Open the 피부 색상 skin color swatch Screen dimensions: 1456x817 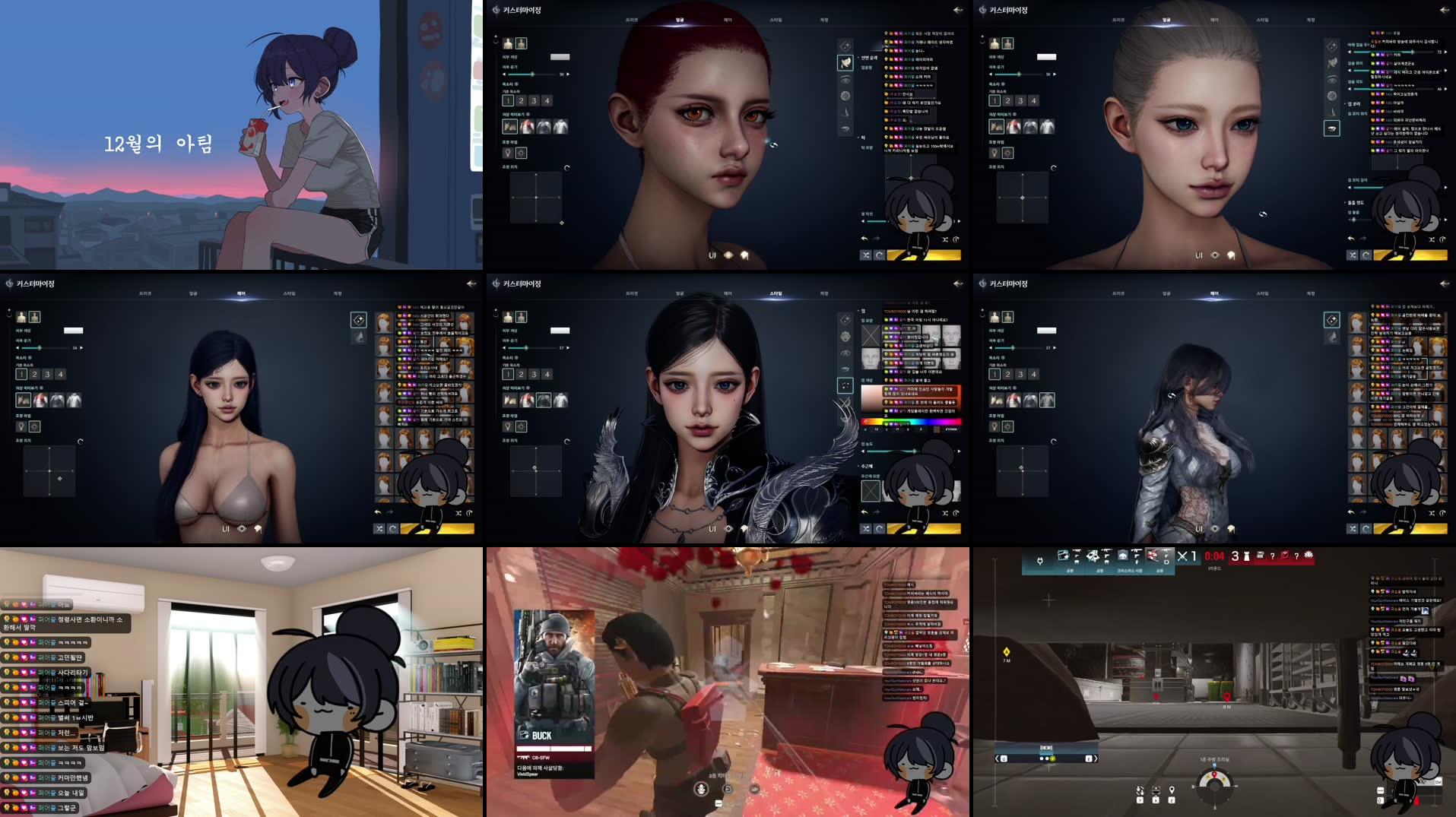pyautogui.click(x=560, y=56)
